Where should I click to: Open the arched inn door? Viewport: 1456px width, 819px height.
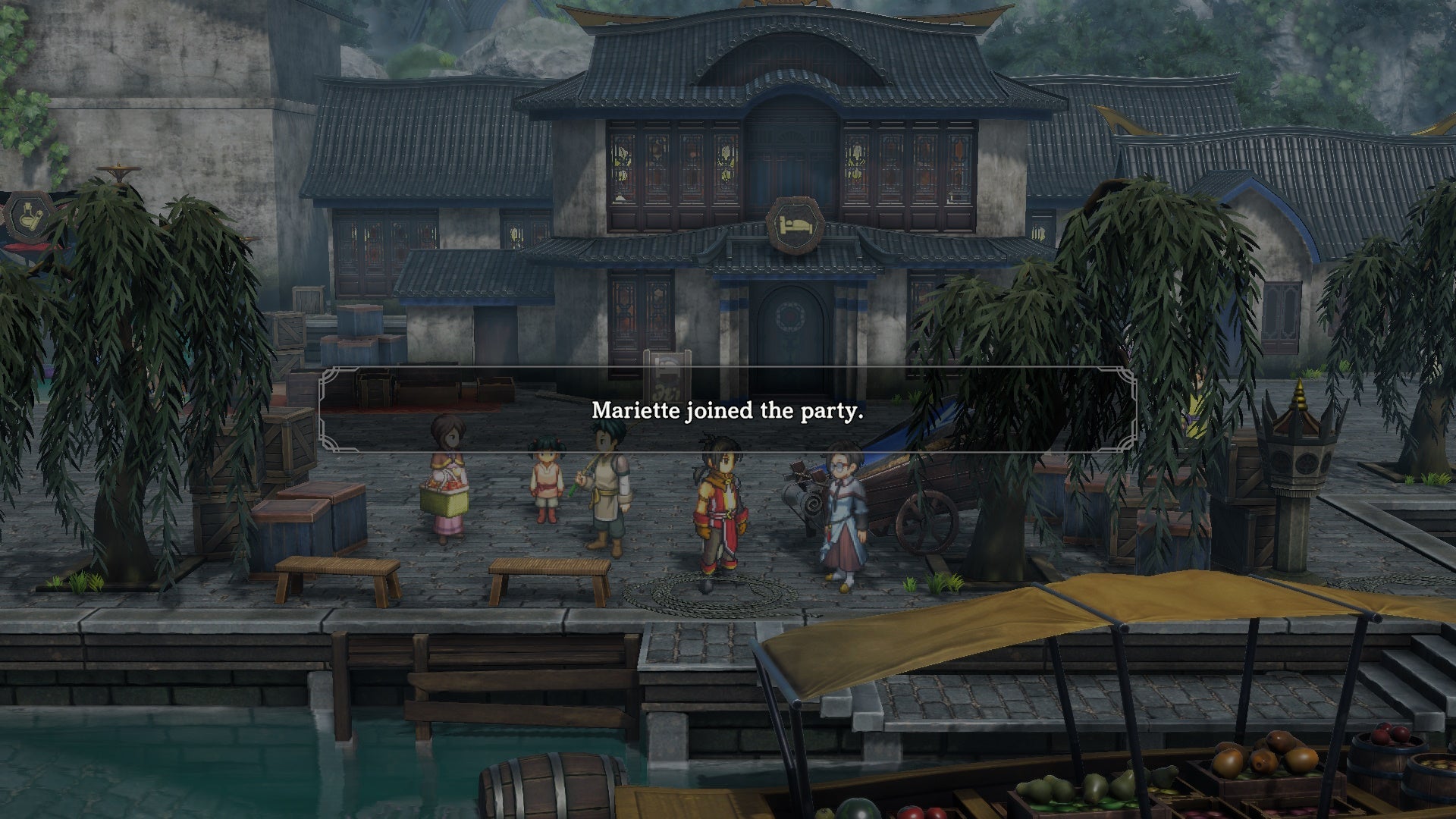pyautogui.click(x=789, y=341)
